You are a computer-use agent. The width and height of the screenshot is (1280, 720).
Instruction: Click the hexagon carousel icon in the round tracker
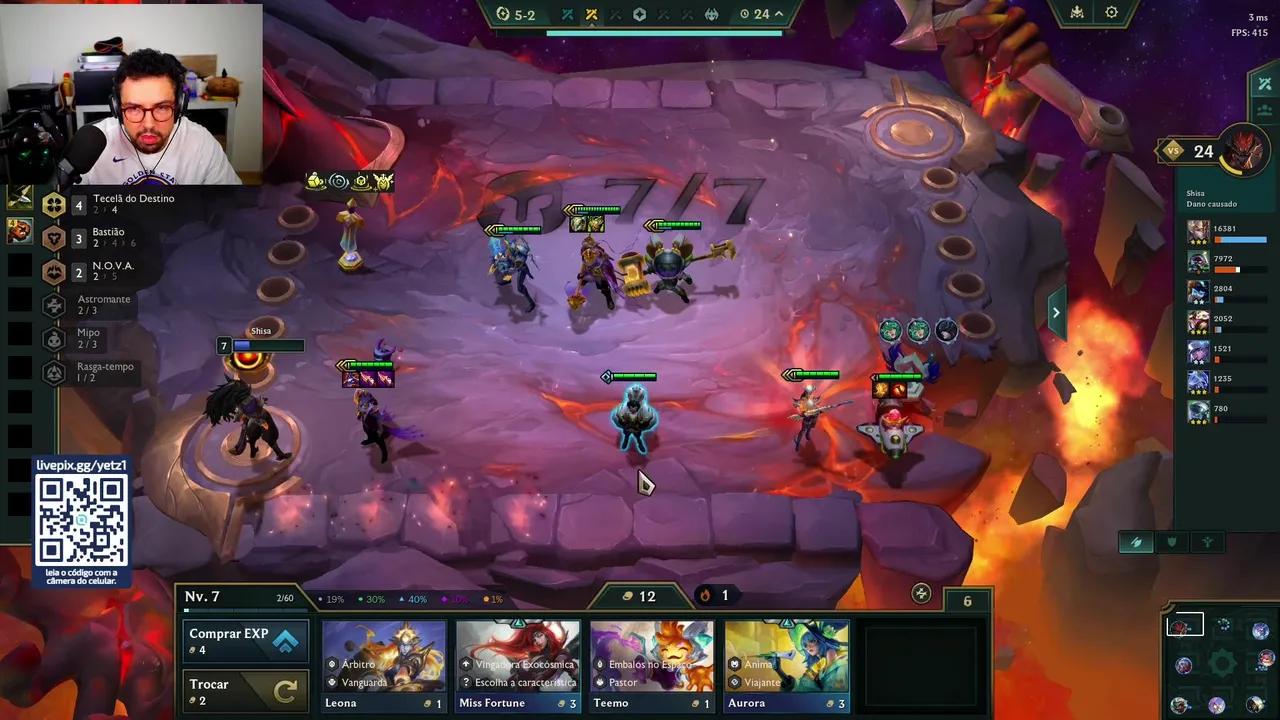(x=641, y=14)
